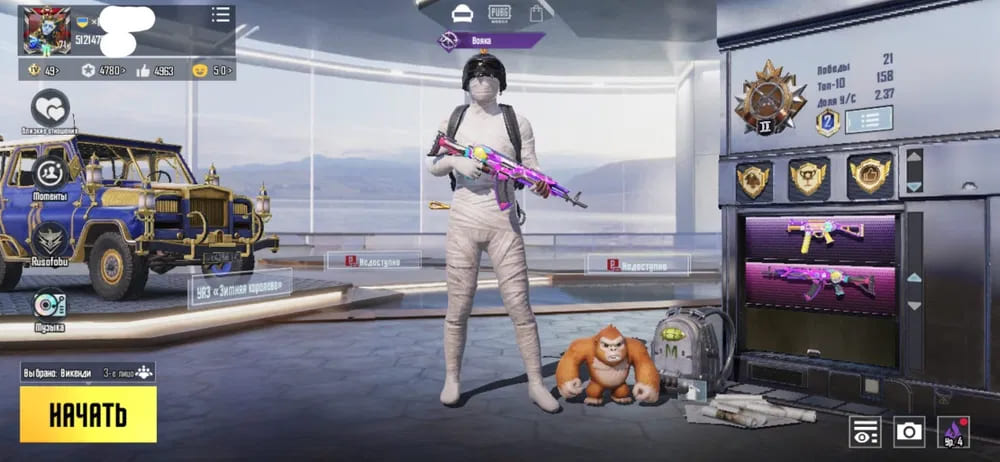
Task: Open the purple flame icon with red dot
Action: (953, 431)
